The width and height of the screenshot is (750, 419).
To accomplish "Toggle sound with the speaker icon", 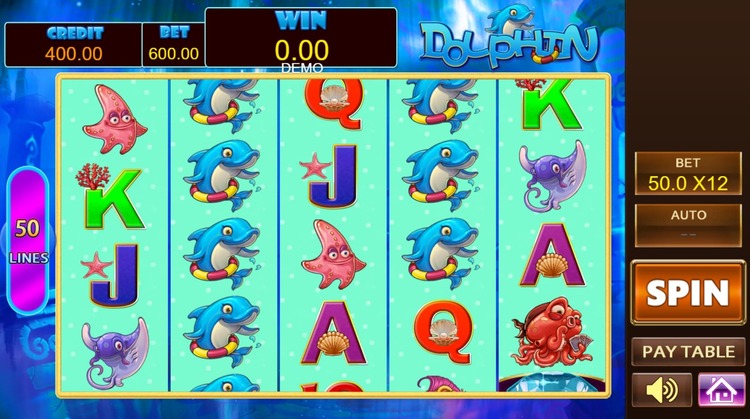I will coord(661,389).
